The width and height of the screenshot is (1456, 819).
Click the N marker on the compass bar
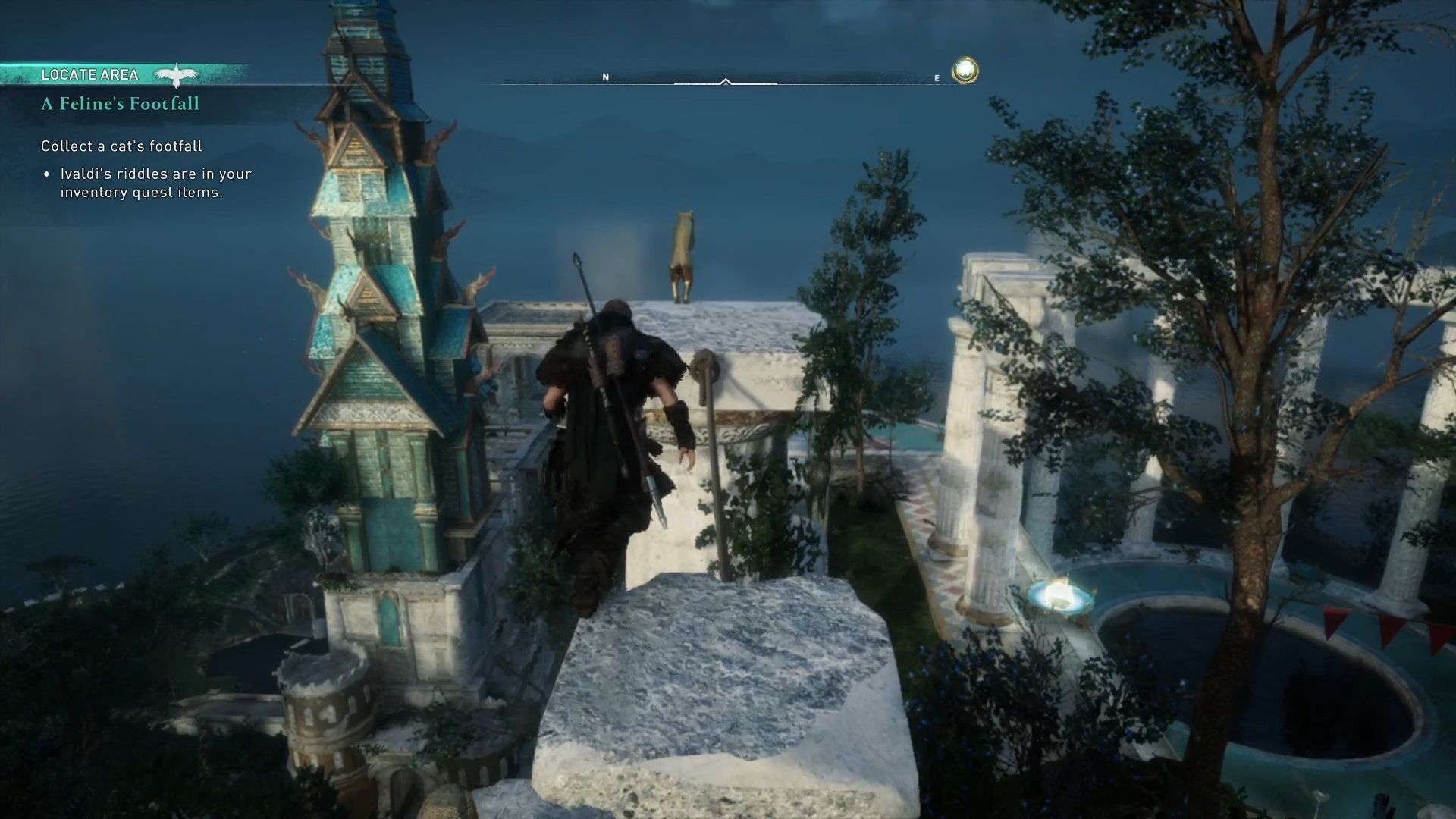point(604,77)
